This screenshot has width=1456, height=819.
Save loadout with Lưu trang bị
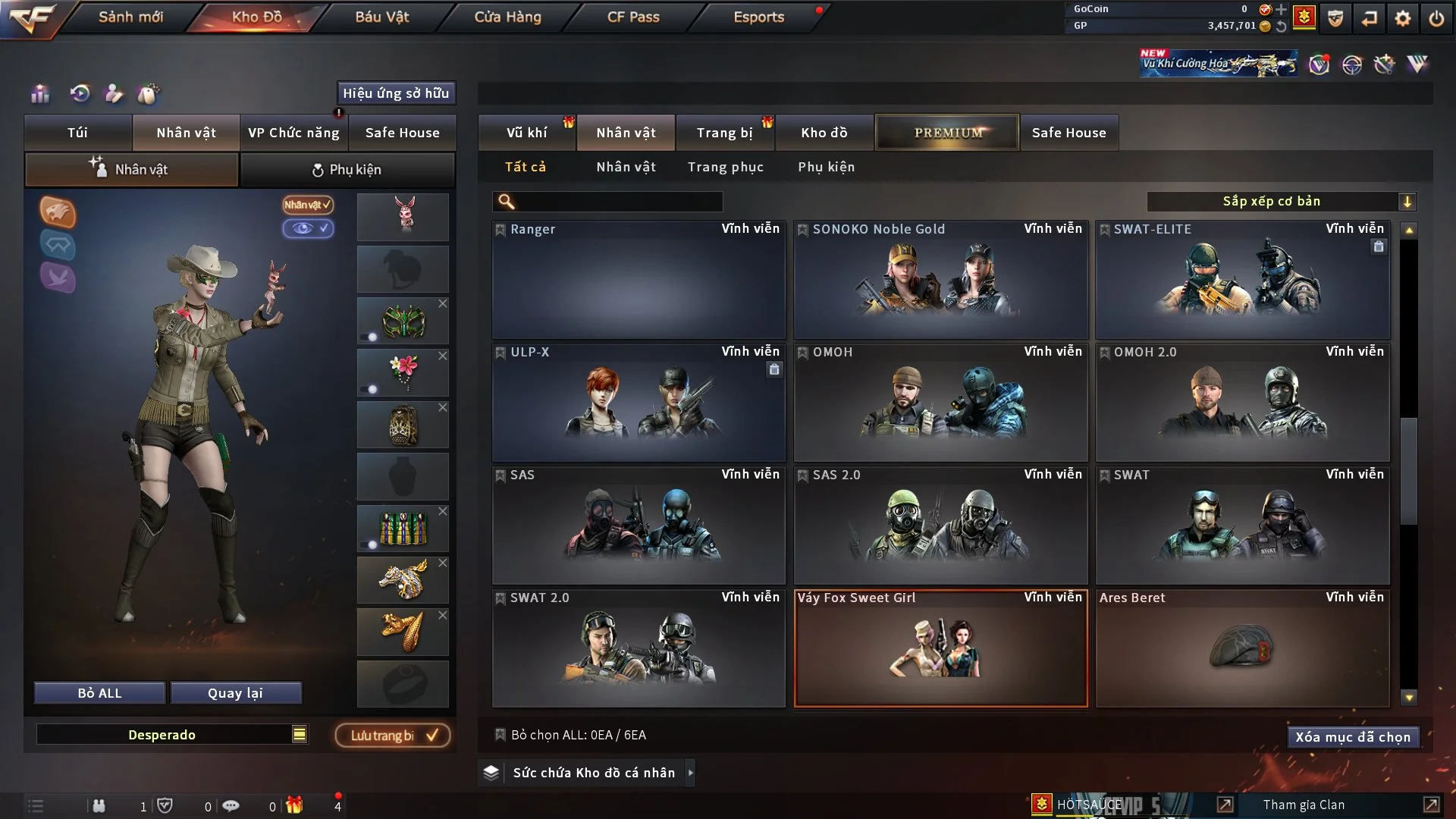[x=393, y=736]
